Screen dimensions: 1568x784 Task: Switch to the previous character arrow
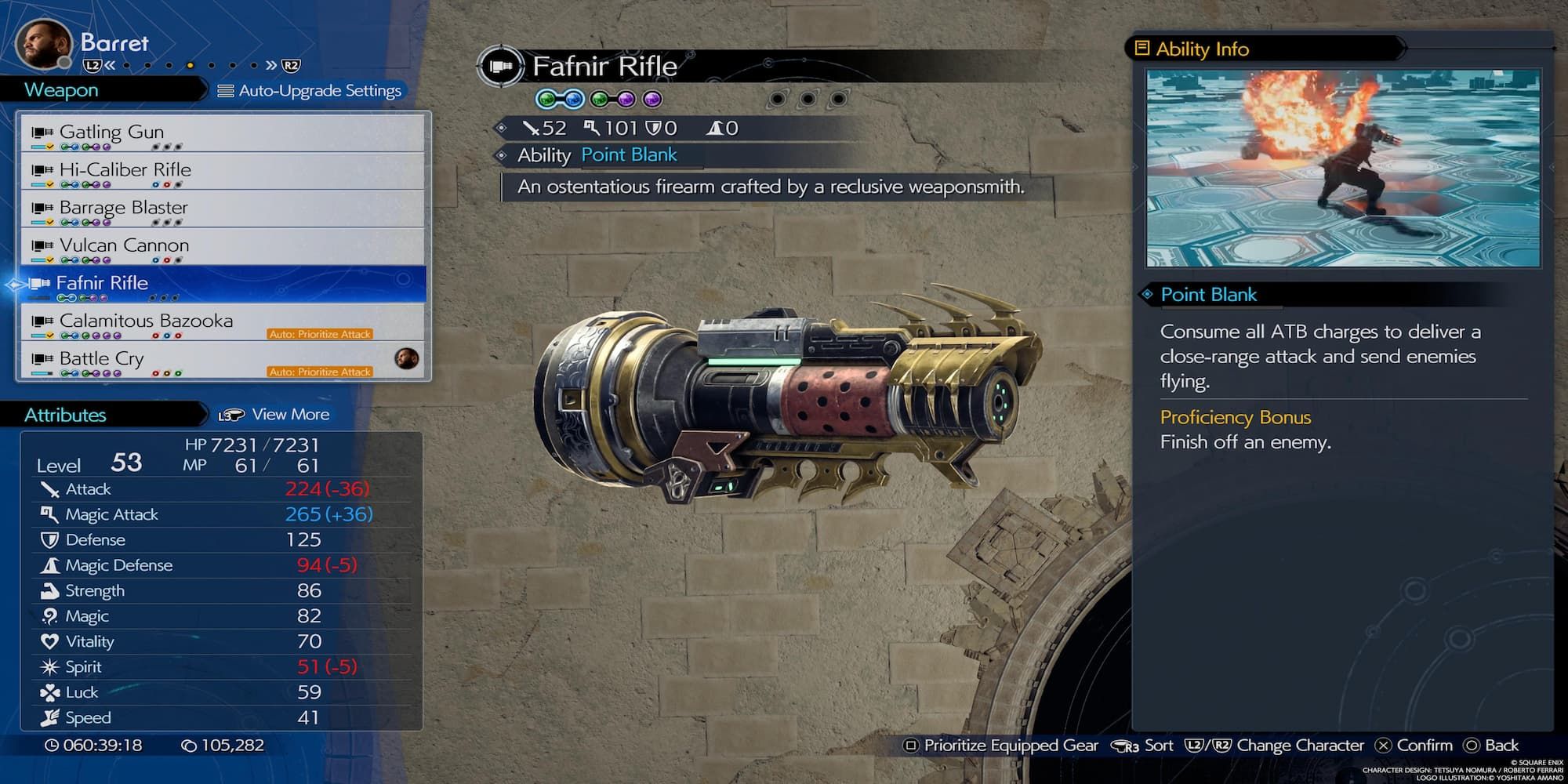[110, 66]
